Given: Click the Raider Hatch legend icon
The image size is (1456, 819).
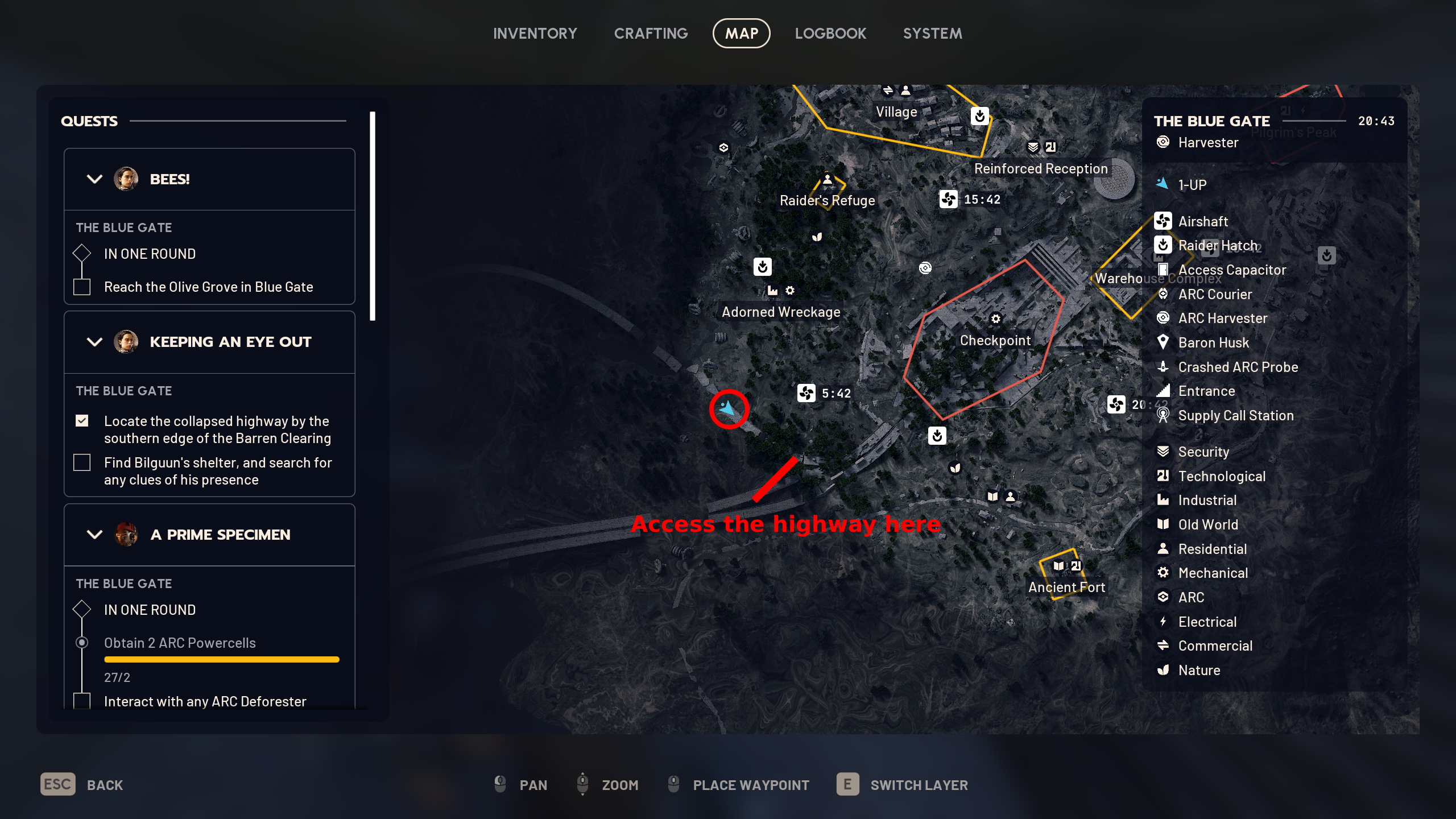Looking at the screenshot, I should [x=1164, y=246].
